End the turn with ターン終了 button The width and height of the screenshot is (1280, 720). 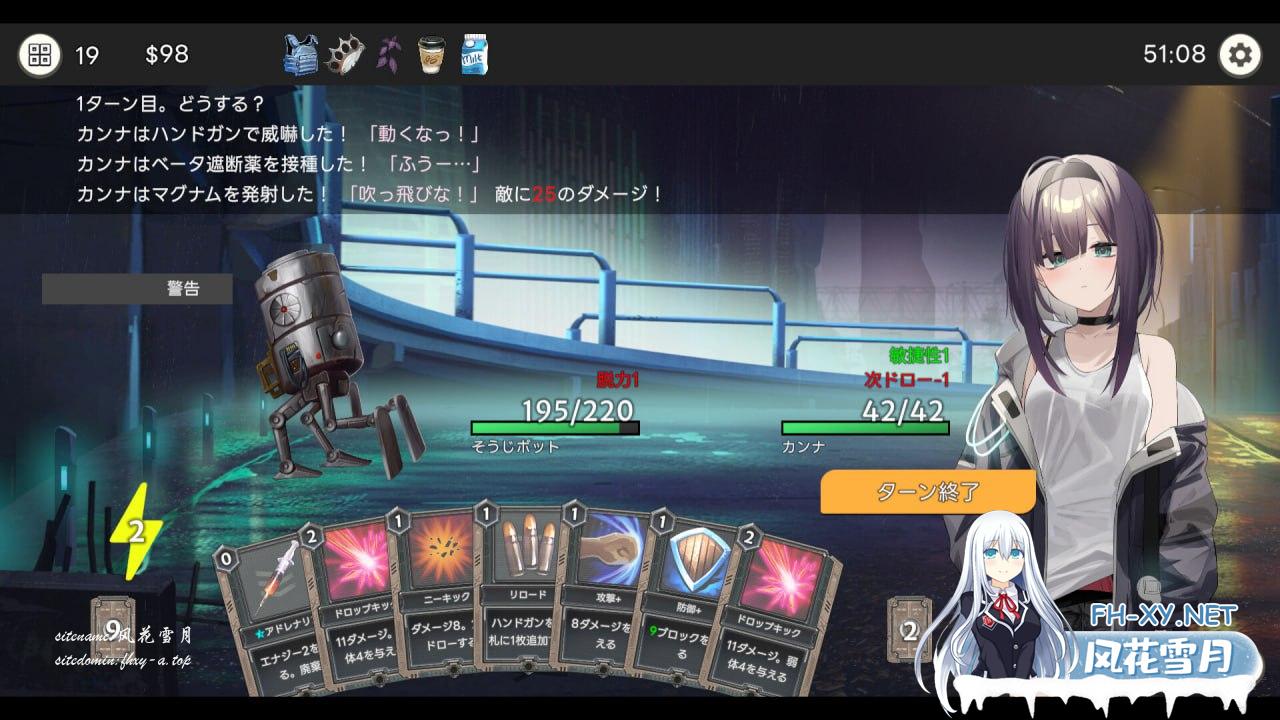point(927,492)
